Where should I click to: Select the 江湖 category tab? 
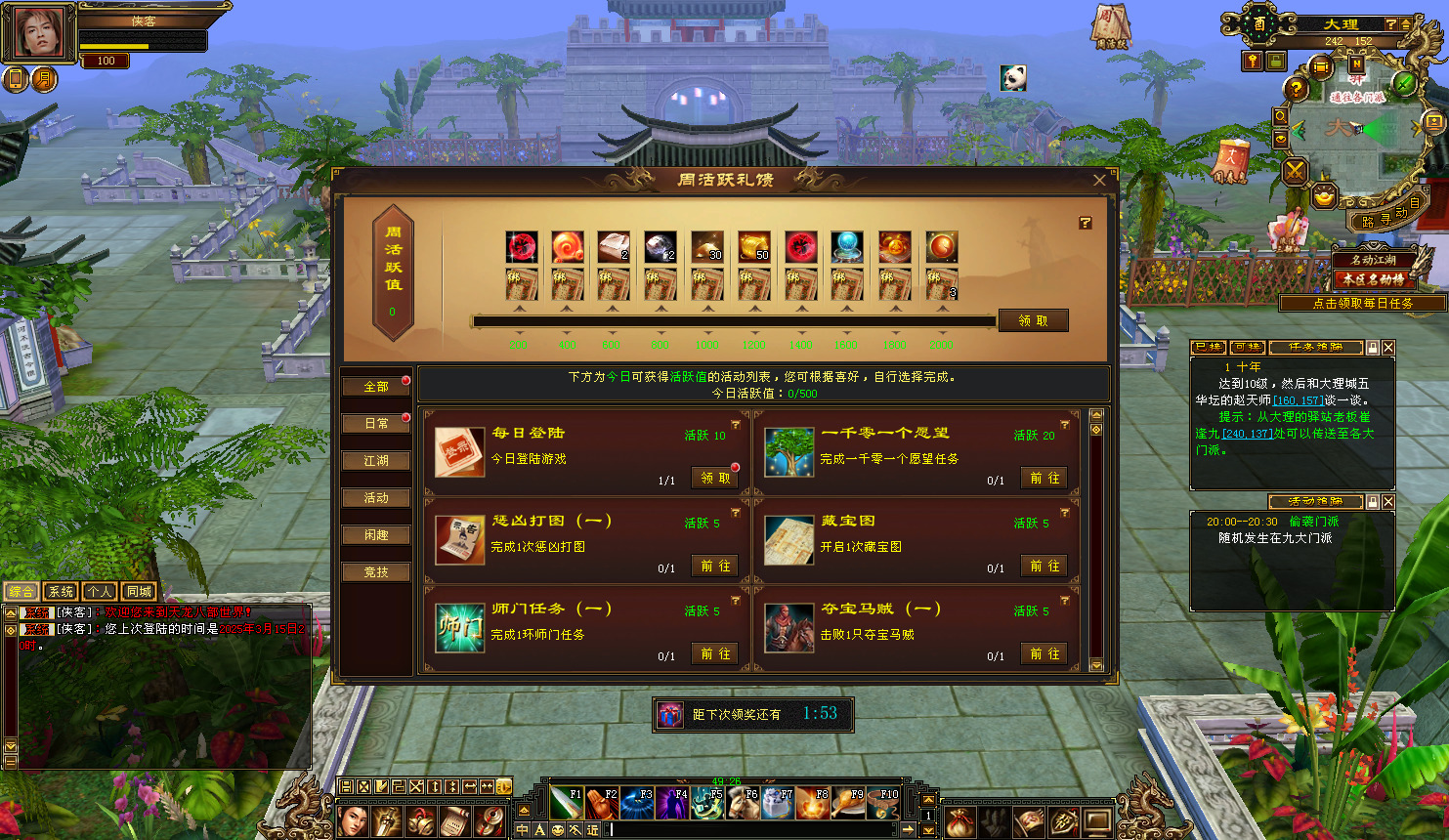click(376, 461)
